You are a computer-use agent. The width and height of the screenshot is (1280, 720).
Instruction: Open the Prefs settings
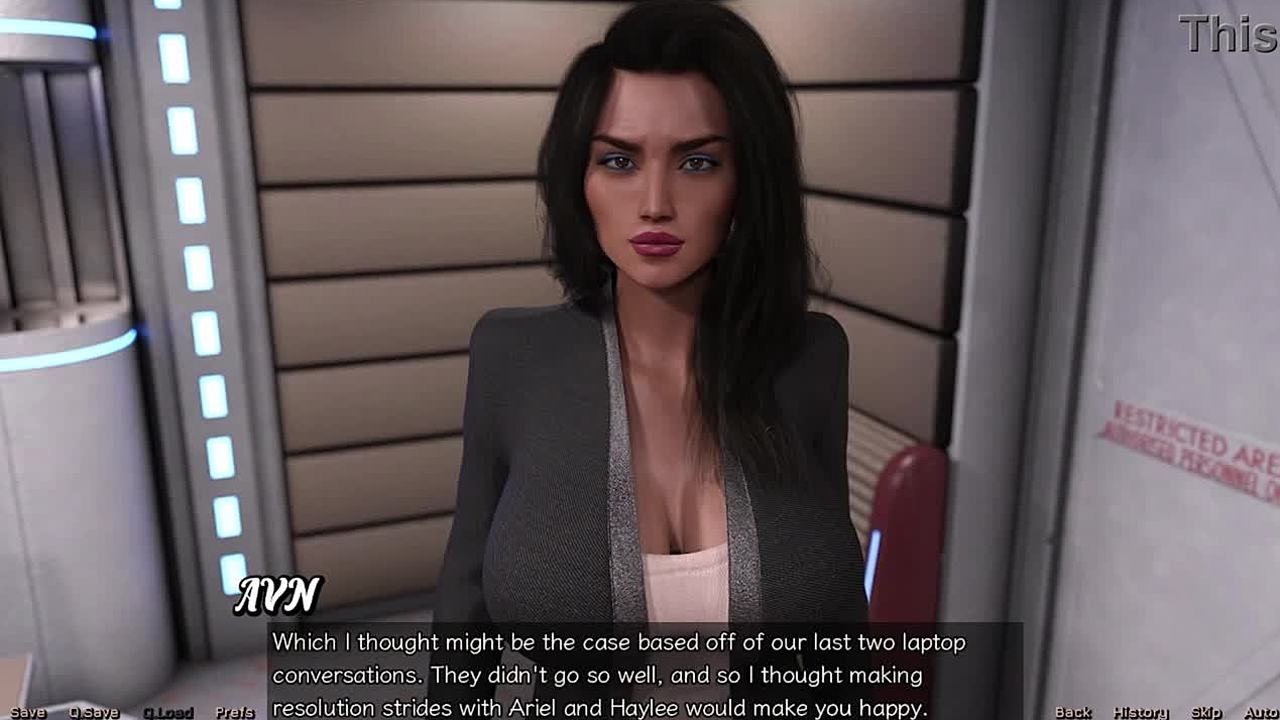(x=234, y=712)
